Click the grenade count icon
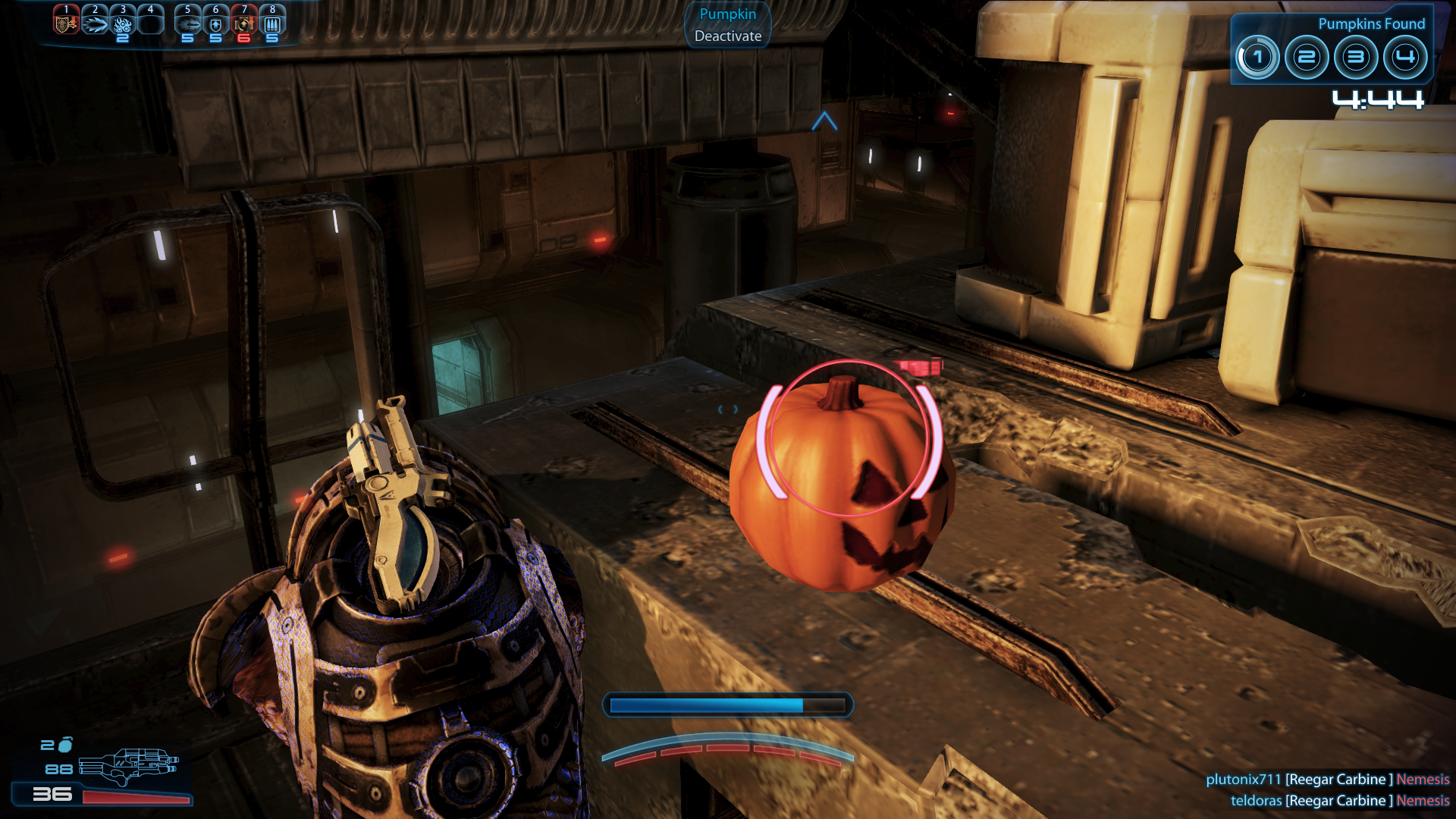The height and width of the screenshot is (819, 1456). coord(66,745)
